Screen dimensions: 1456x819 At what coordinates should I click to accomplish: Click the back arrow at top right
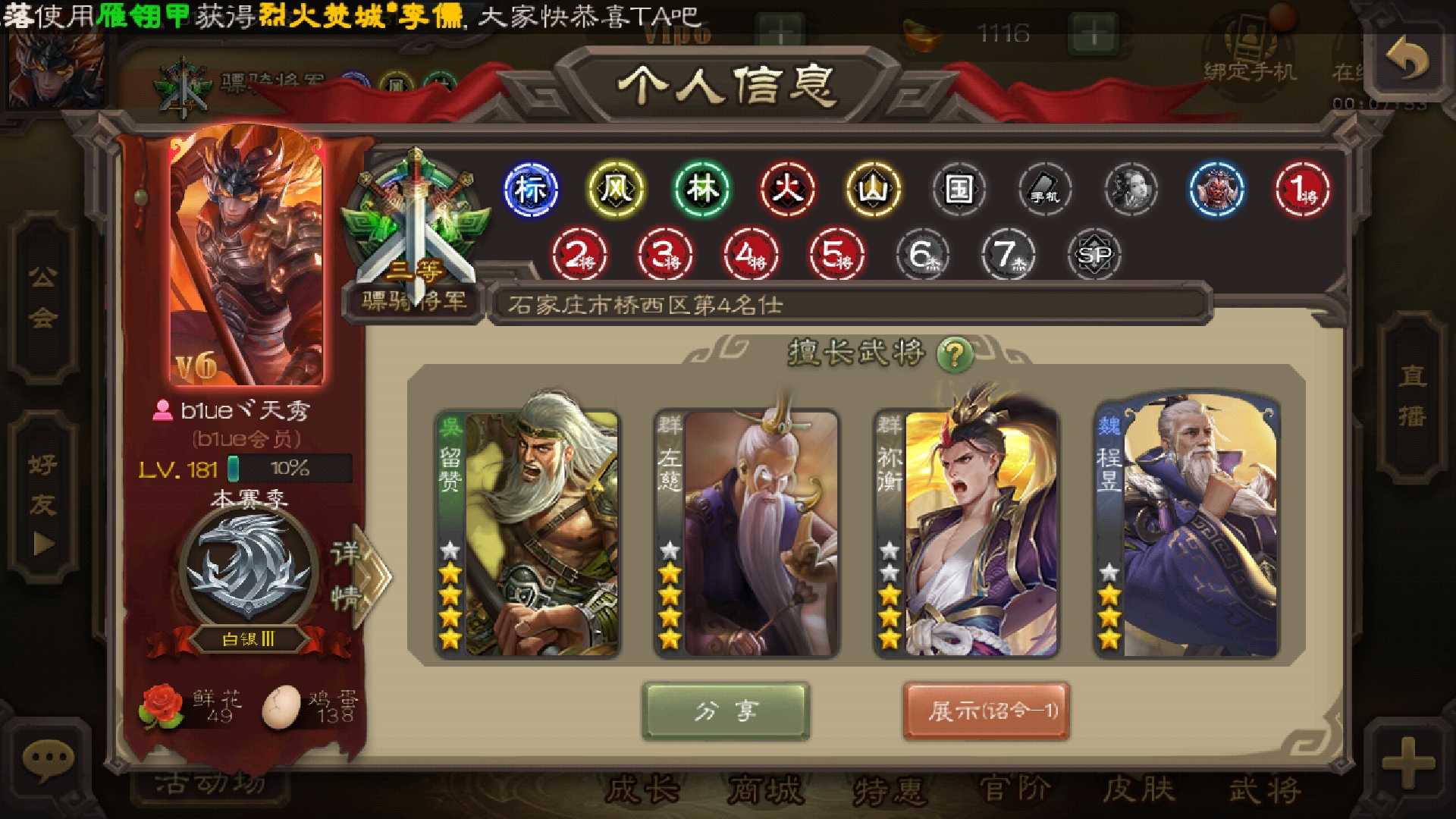[x=1410, y=59]
